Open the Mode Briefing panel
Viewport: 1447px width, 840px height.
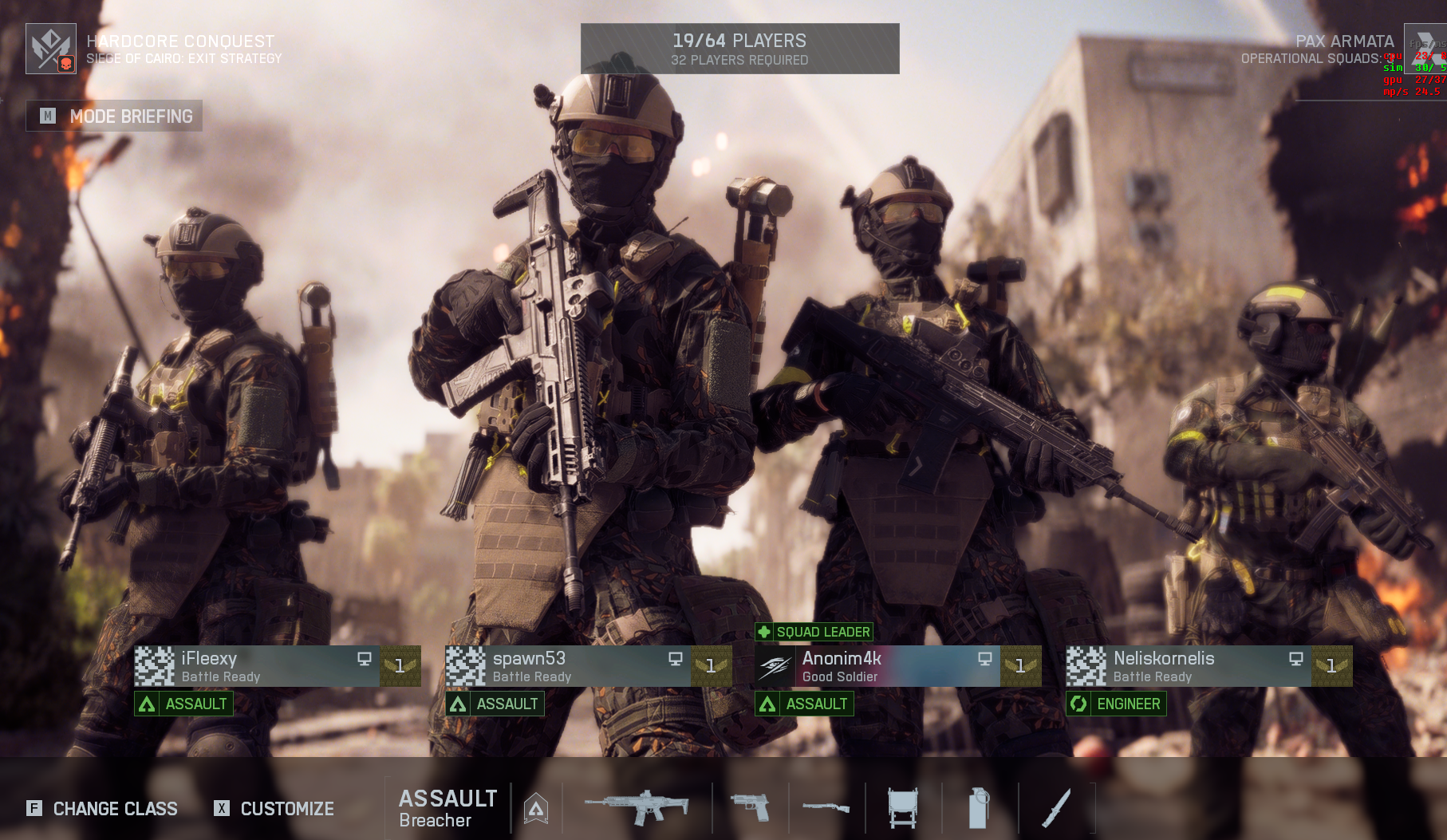[x=115, y=116]
